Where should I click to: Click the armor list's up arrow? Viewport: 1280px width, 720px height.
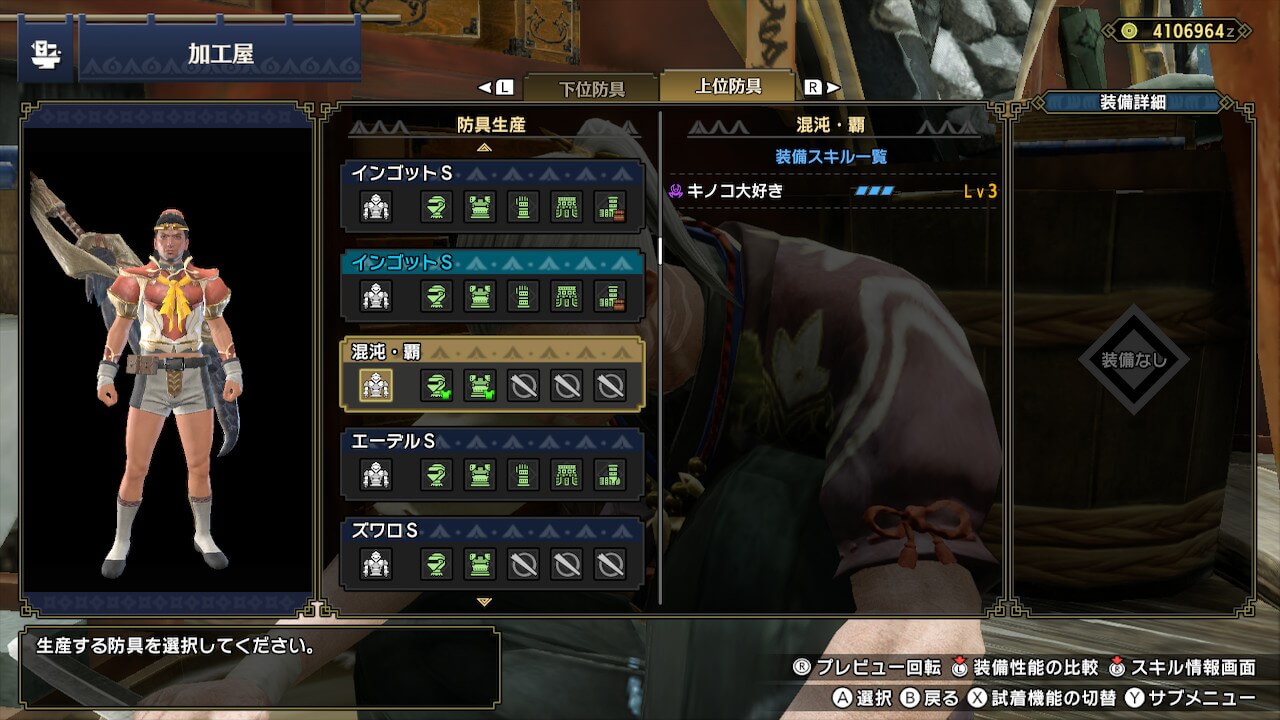pos(485,147)
